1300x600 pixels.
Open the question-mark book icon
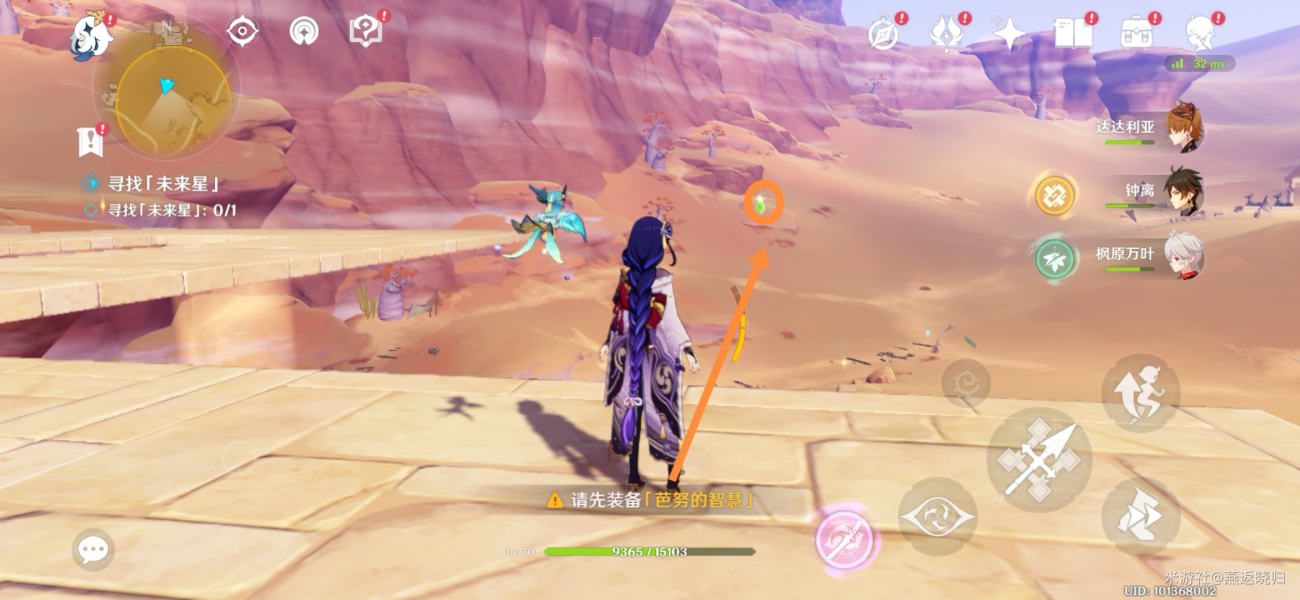365,32
